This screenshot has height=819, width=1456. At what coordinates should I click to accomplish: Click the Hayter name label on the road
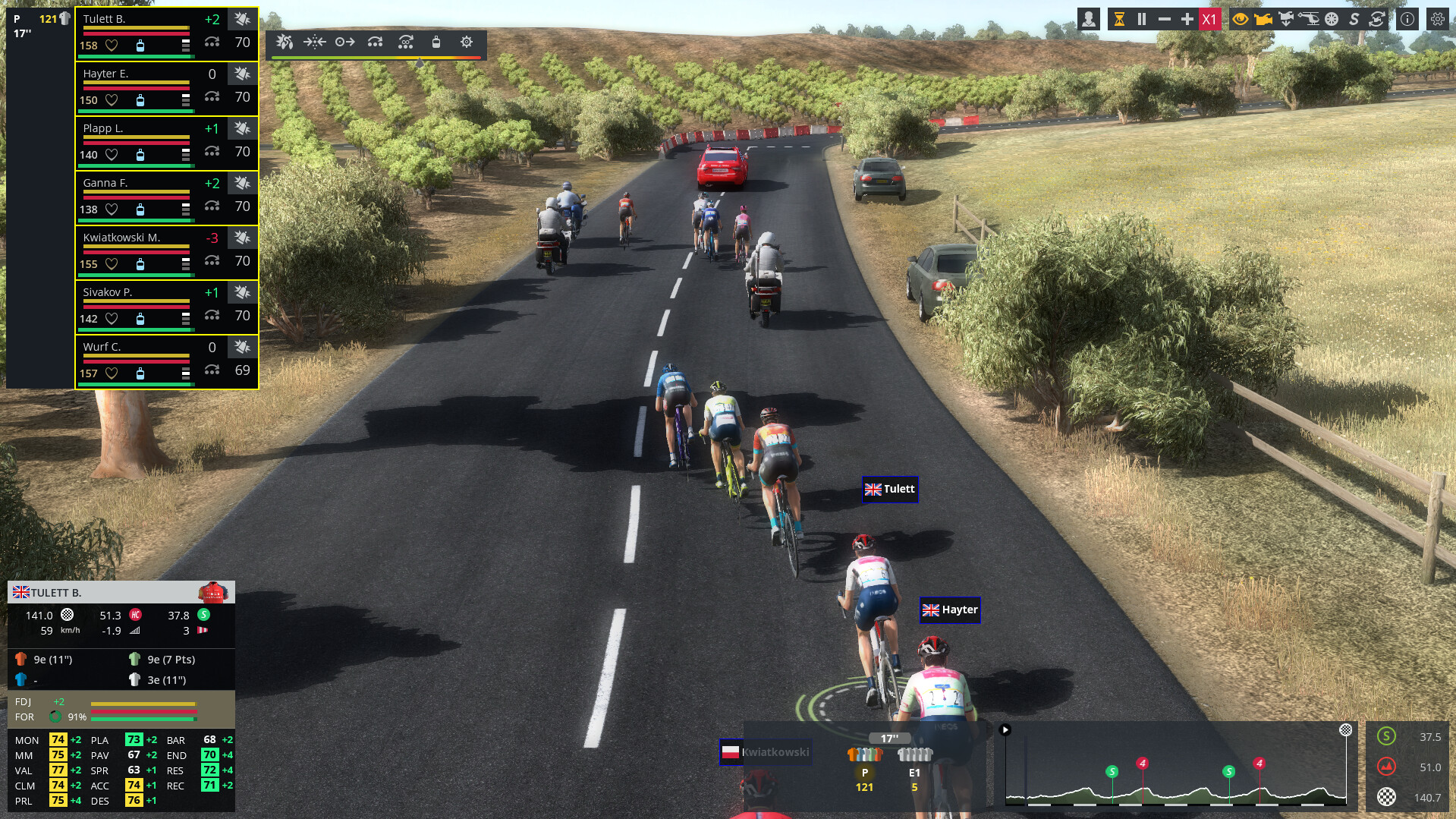pos(950,610)
